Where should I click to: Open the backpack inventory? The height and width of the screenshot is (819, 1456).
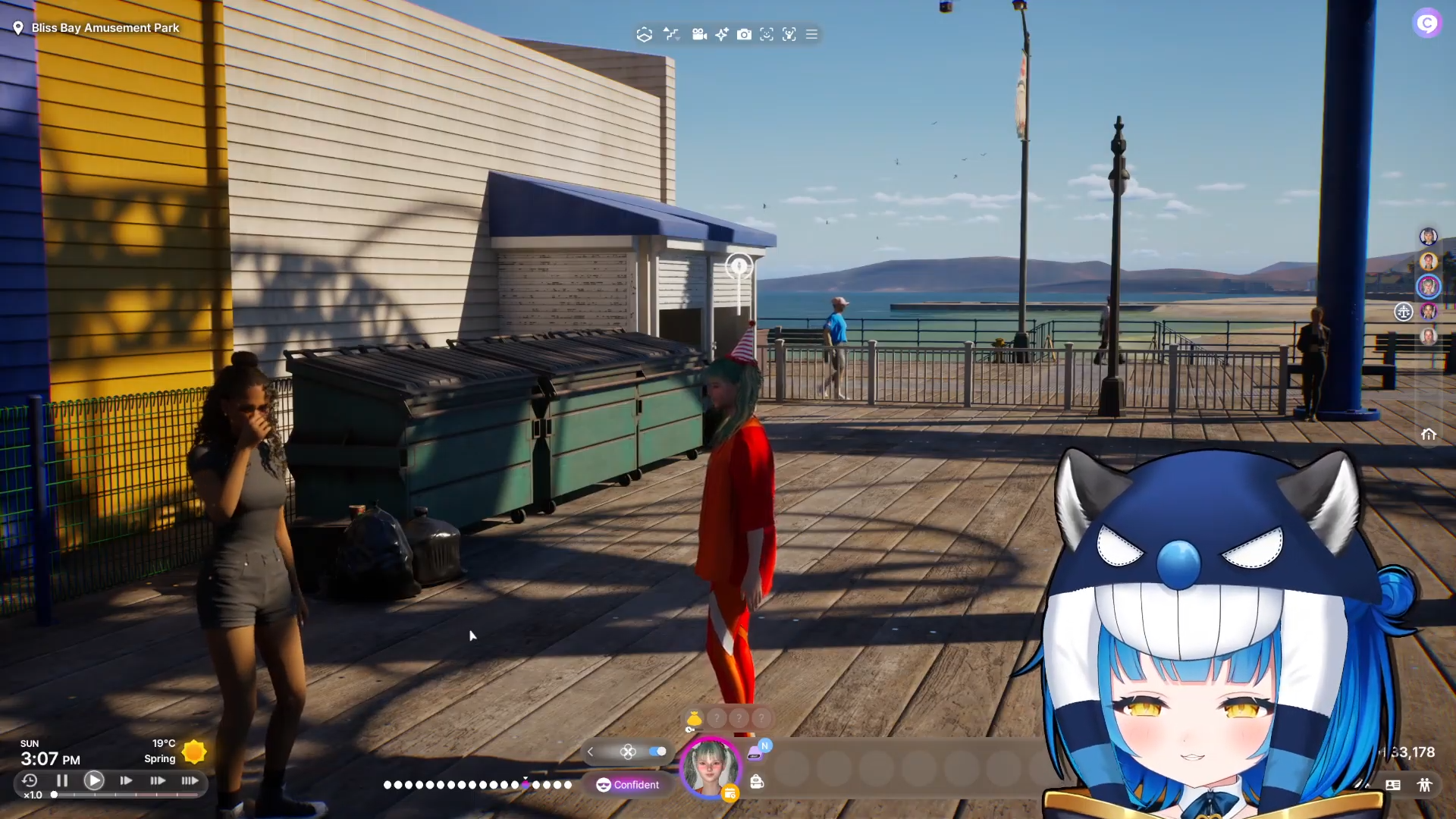point(757,782)
